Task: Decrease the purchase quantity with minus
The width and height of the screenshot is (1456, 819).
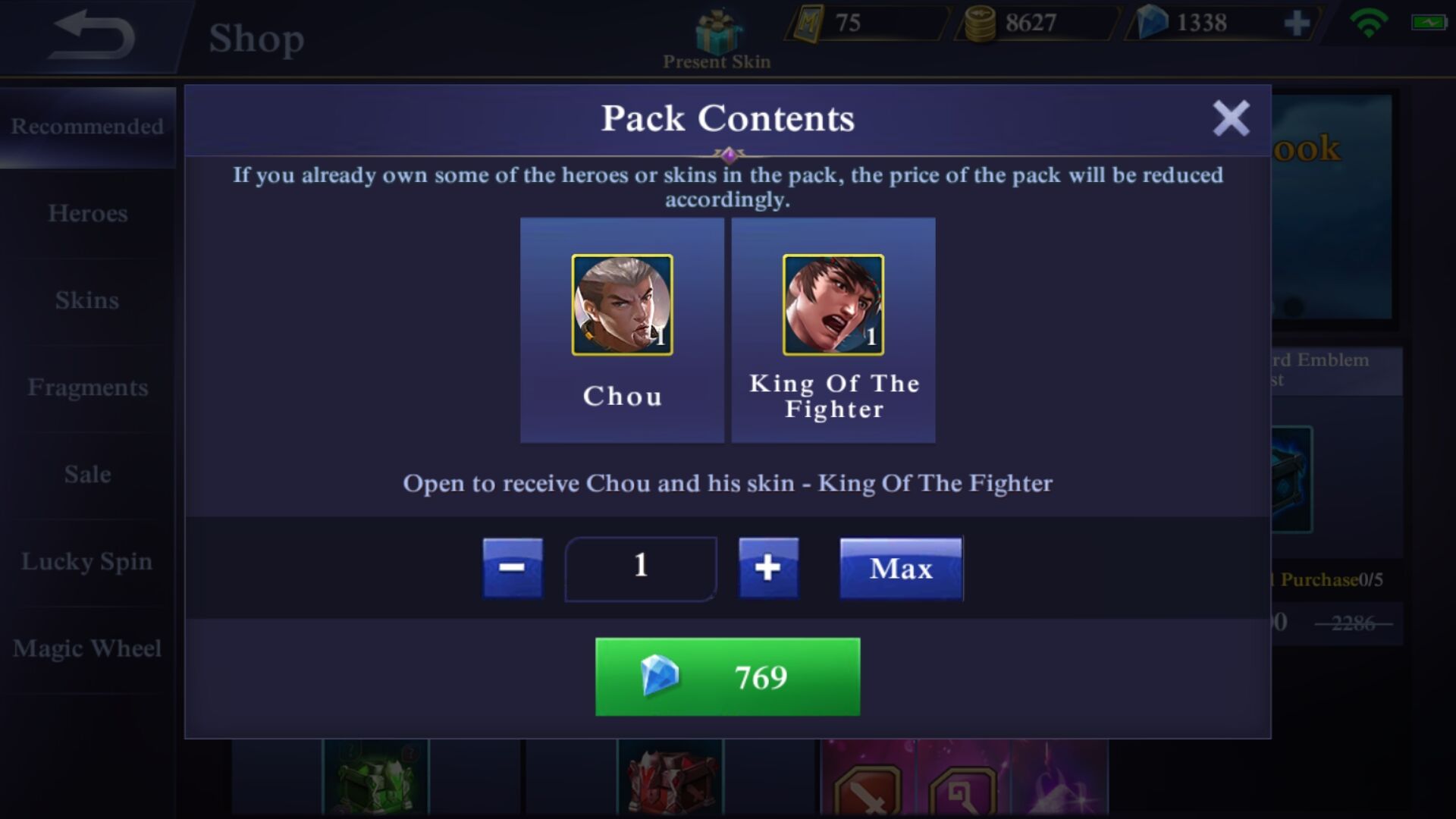Action: click(x=513, y=568)
